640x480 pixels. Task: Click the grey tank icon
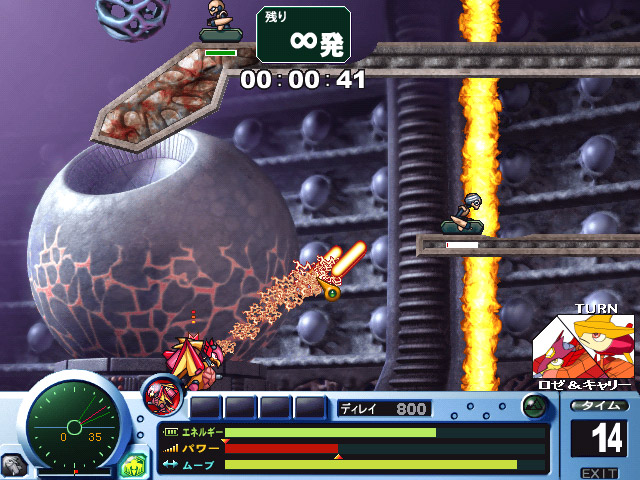pyautogui.click(x=13, y=465)
